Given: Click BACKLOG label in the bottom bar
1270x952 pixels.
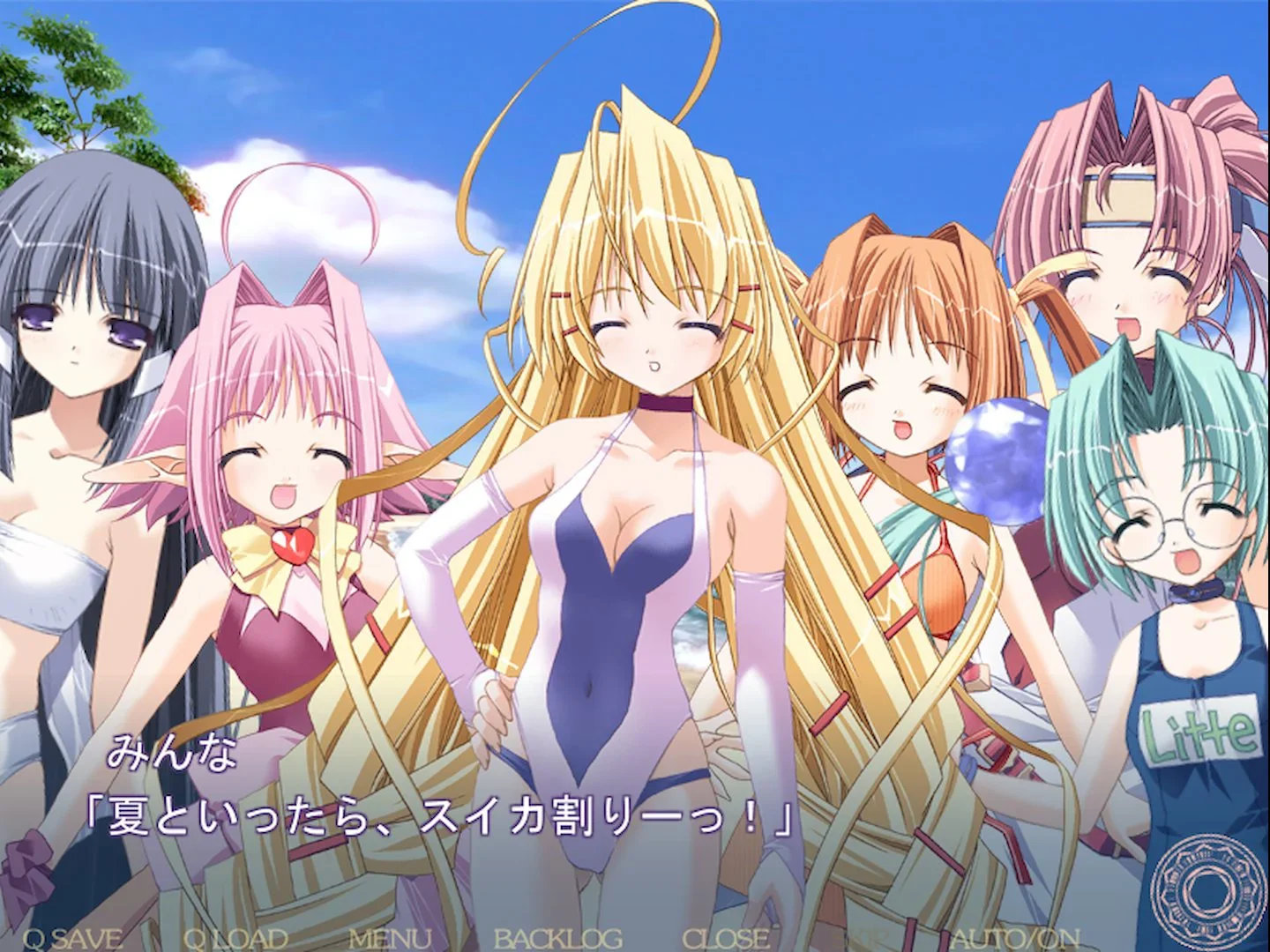Looking at the screenshot, I should point(560,937).
